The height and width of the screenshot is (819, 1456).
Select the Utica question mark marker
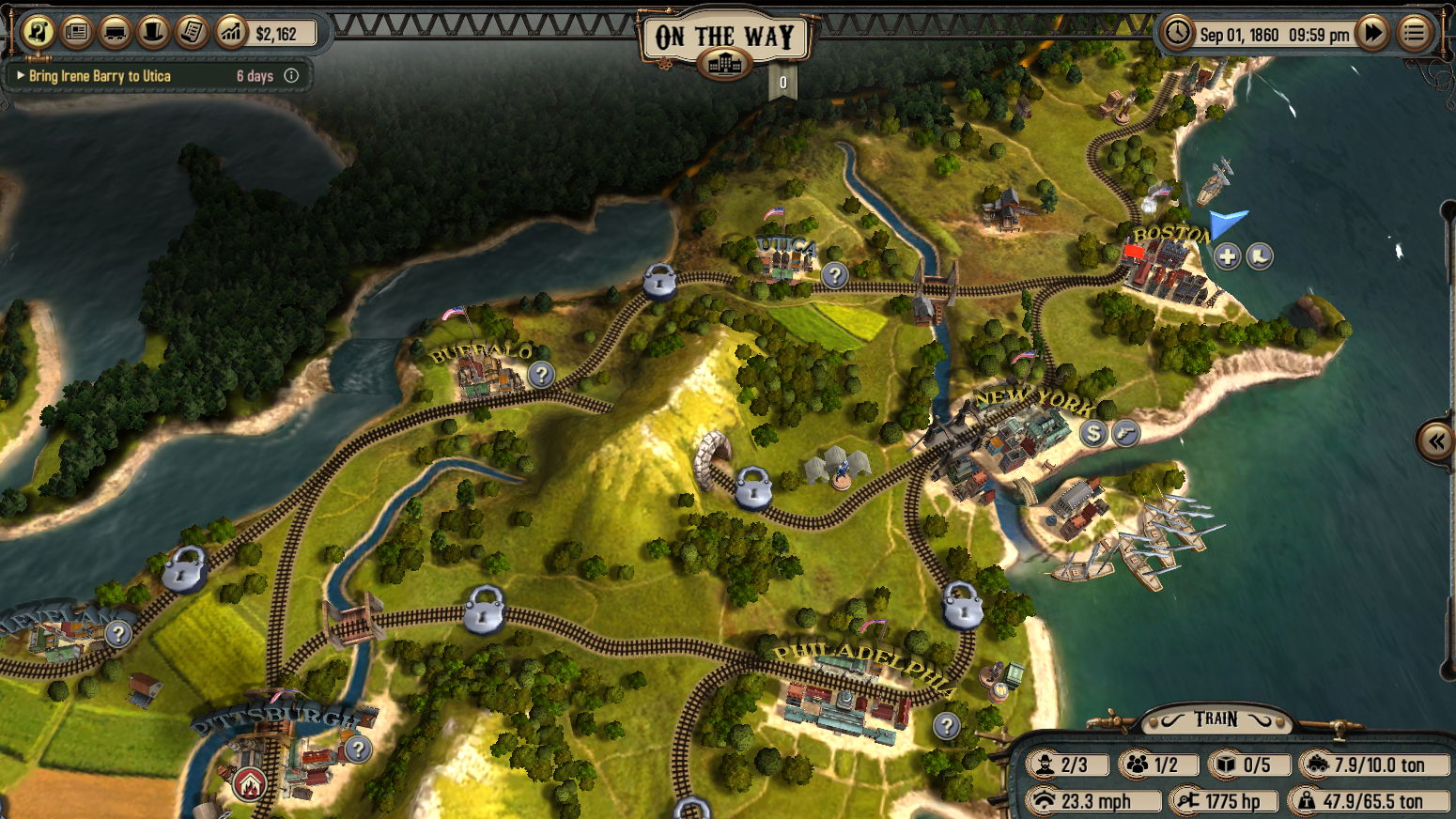point(834,275)
